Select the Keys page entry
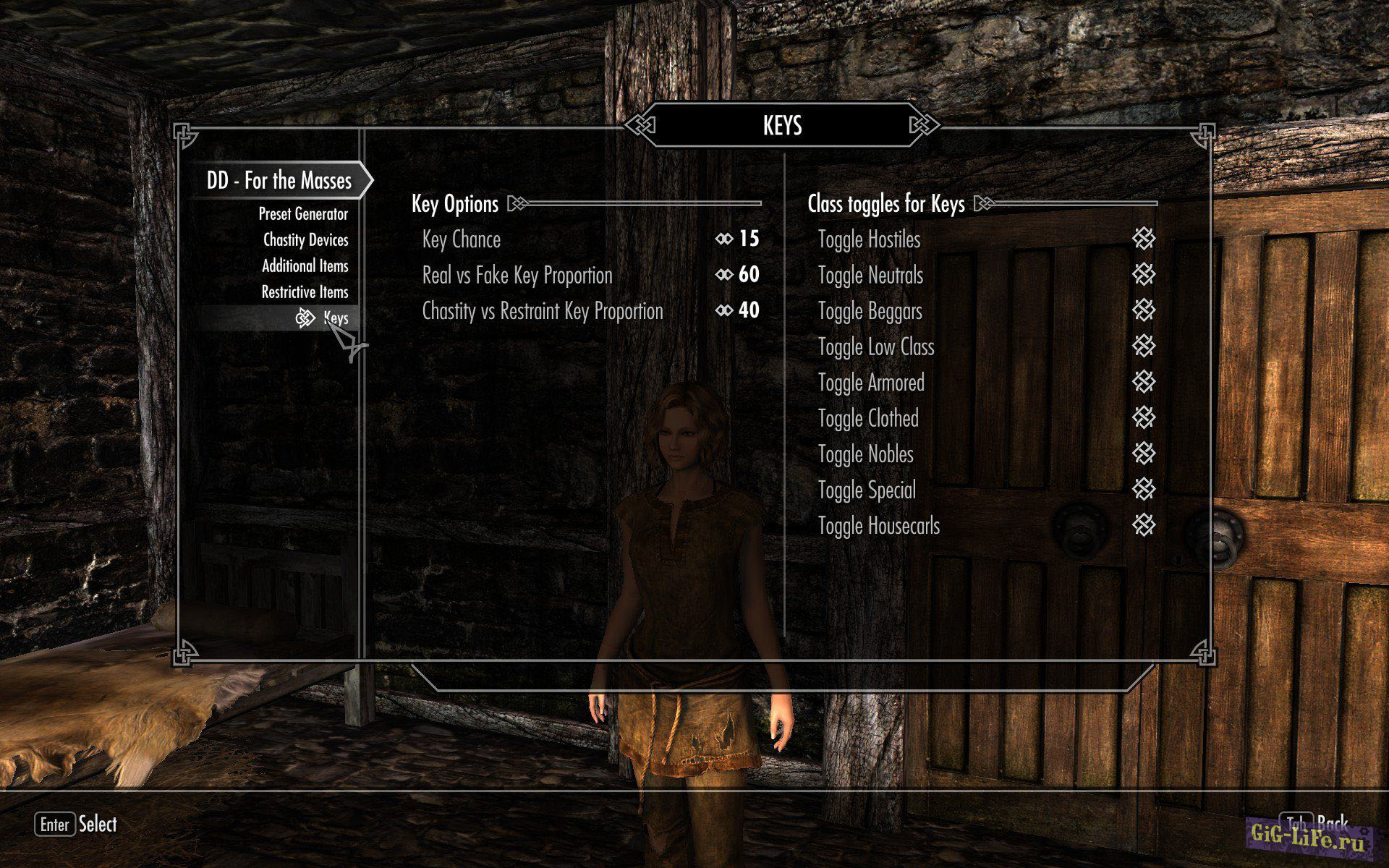1389x868 pixels. pyautogui.click(x=335, y=318)
